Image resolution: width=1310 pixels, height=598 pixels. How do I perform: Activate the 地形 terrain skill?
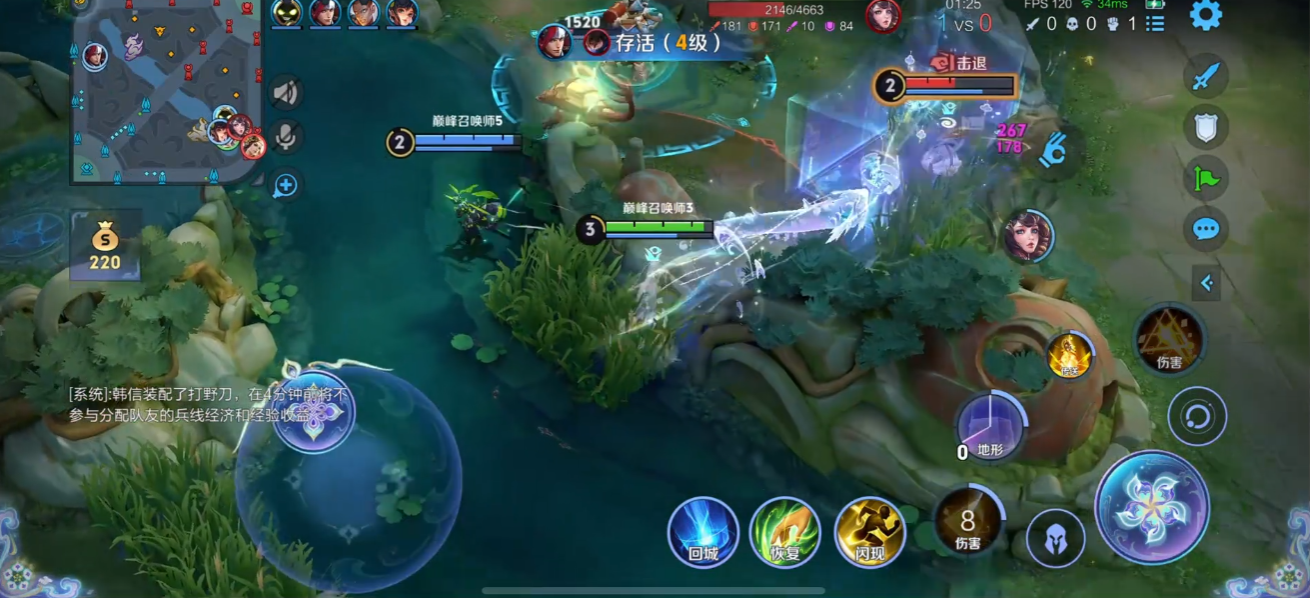990,427
